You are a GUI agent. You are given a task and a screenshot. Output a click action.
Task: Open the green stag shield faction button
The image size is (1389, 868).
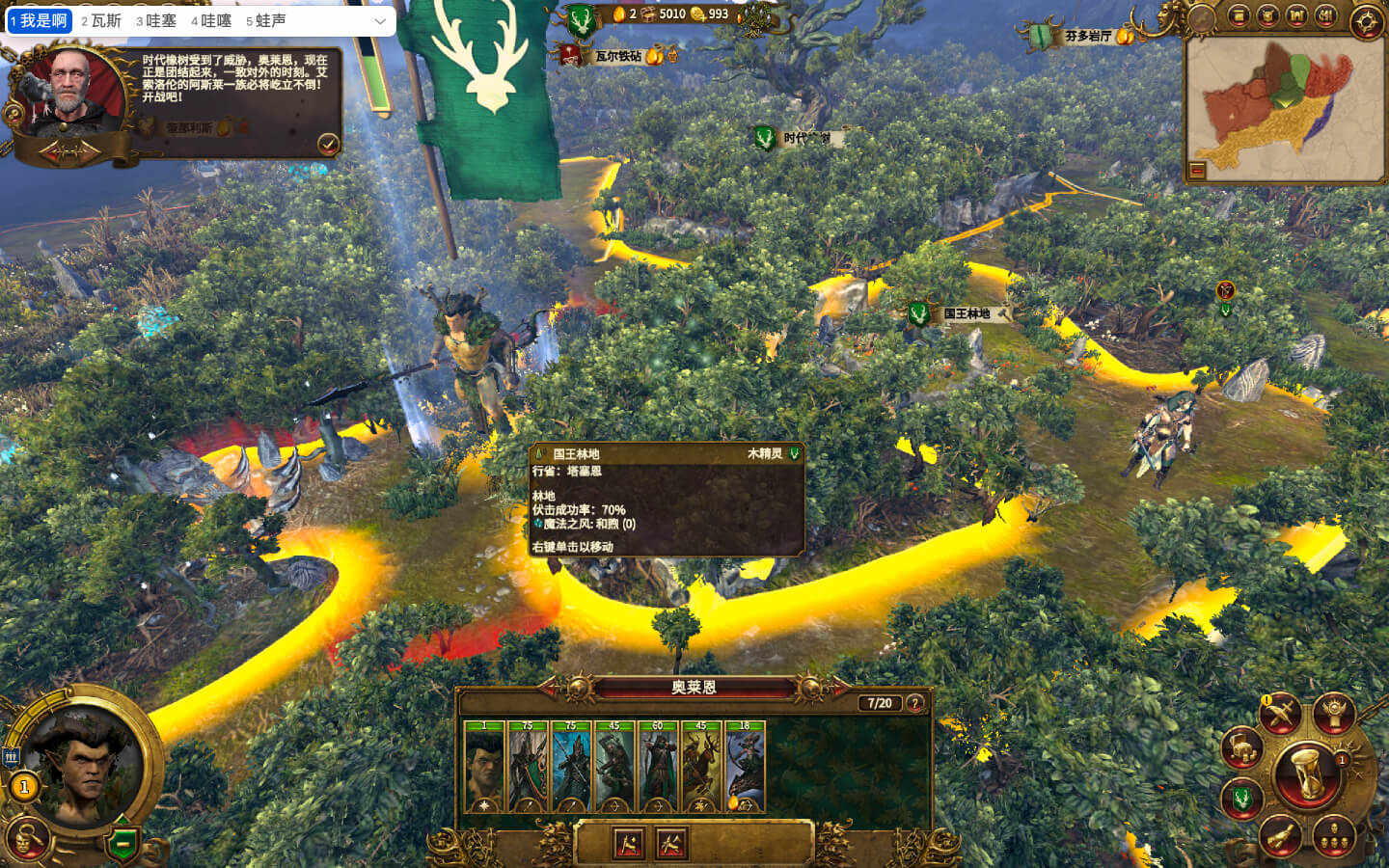click(1242, 799)
